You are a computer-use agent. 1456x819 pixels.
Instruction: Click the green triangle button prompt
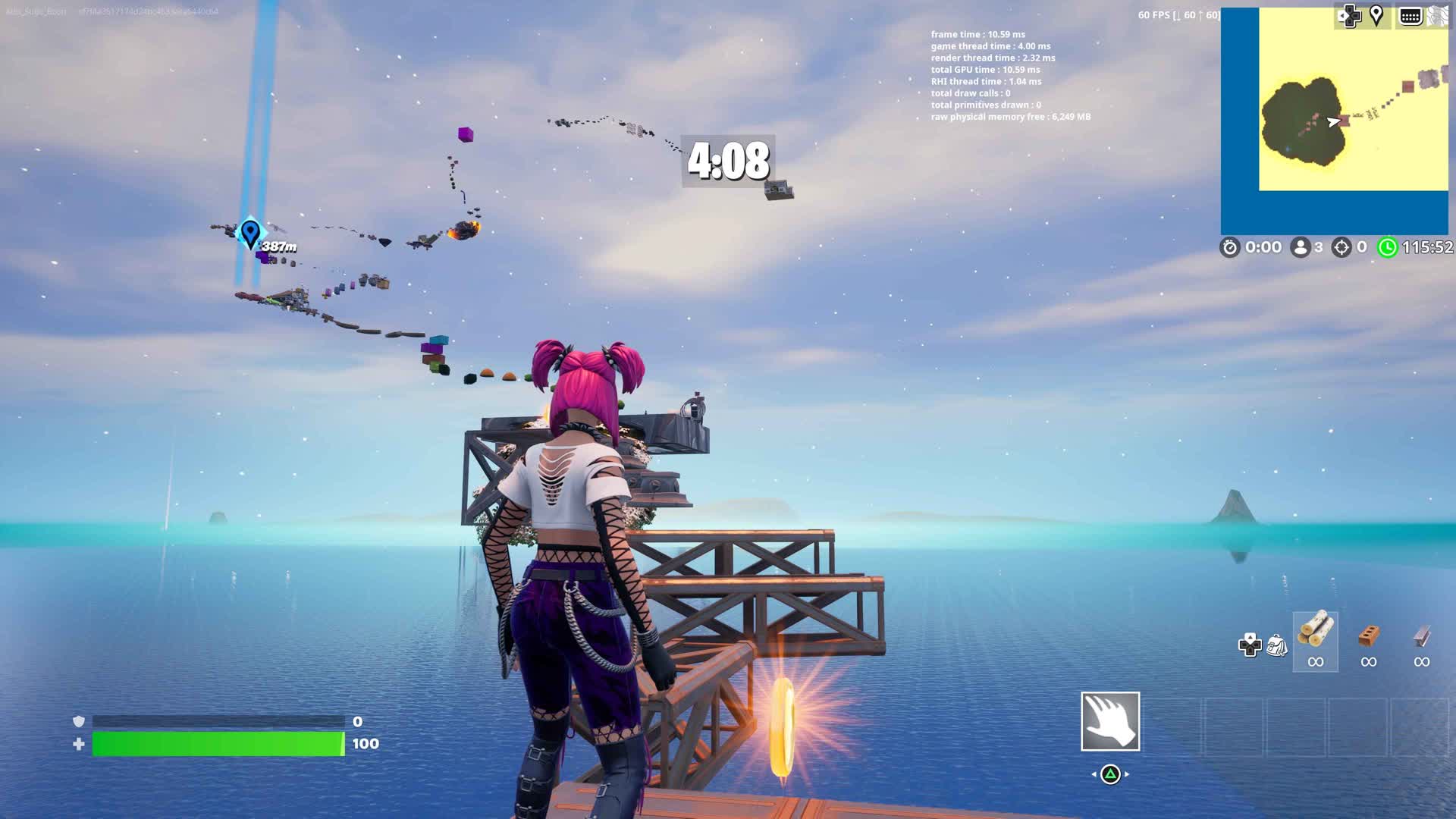click(x=1111, y=774)
